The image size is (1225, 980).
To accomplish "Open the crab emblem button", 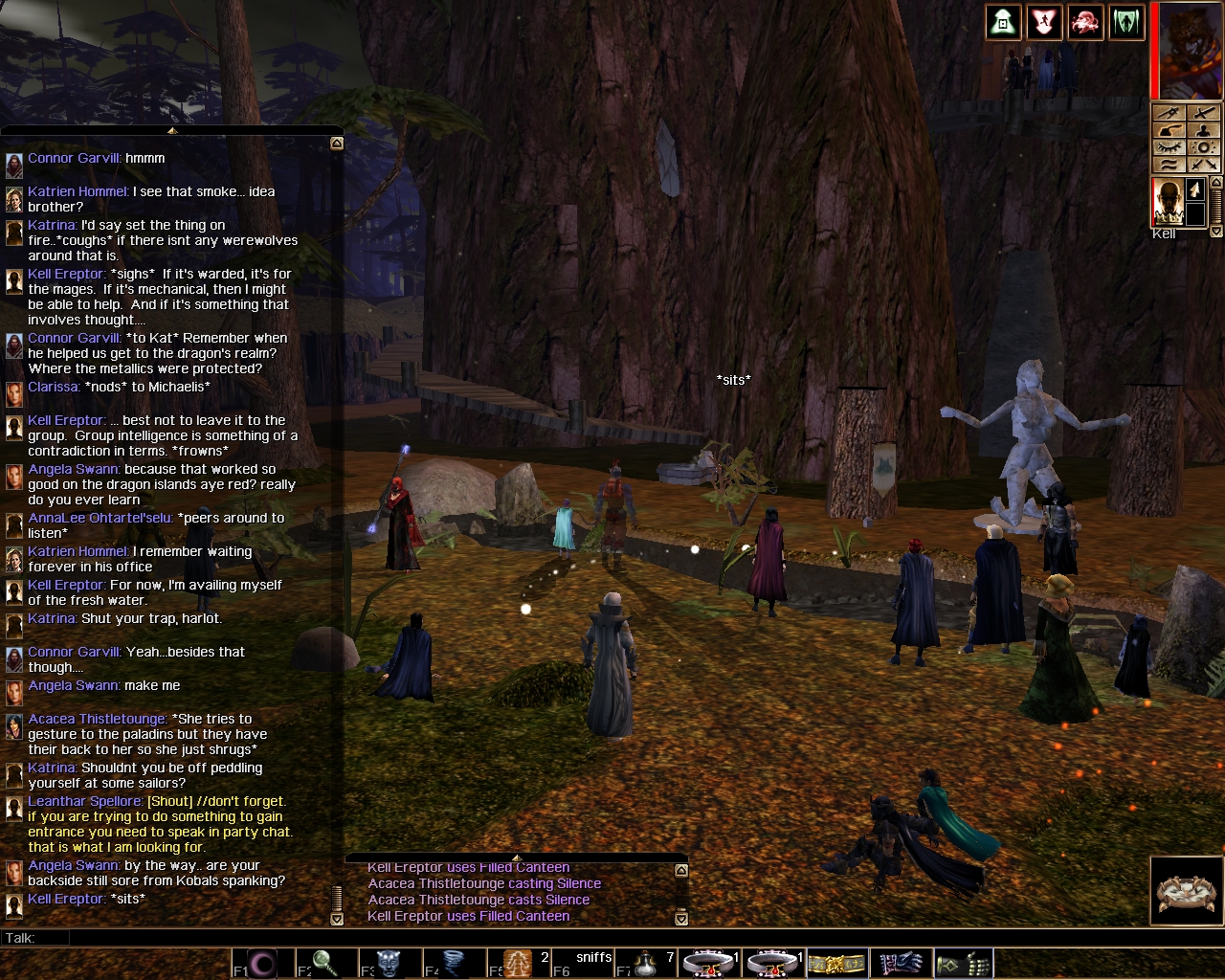I will point(1186,892).
